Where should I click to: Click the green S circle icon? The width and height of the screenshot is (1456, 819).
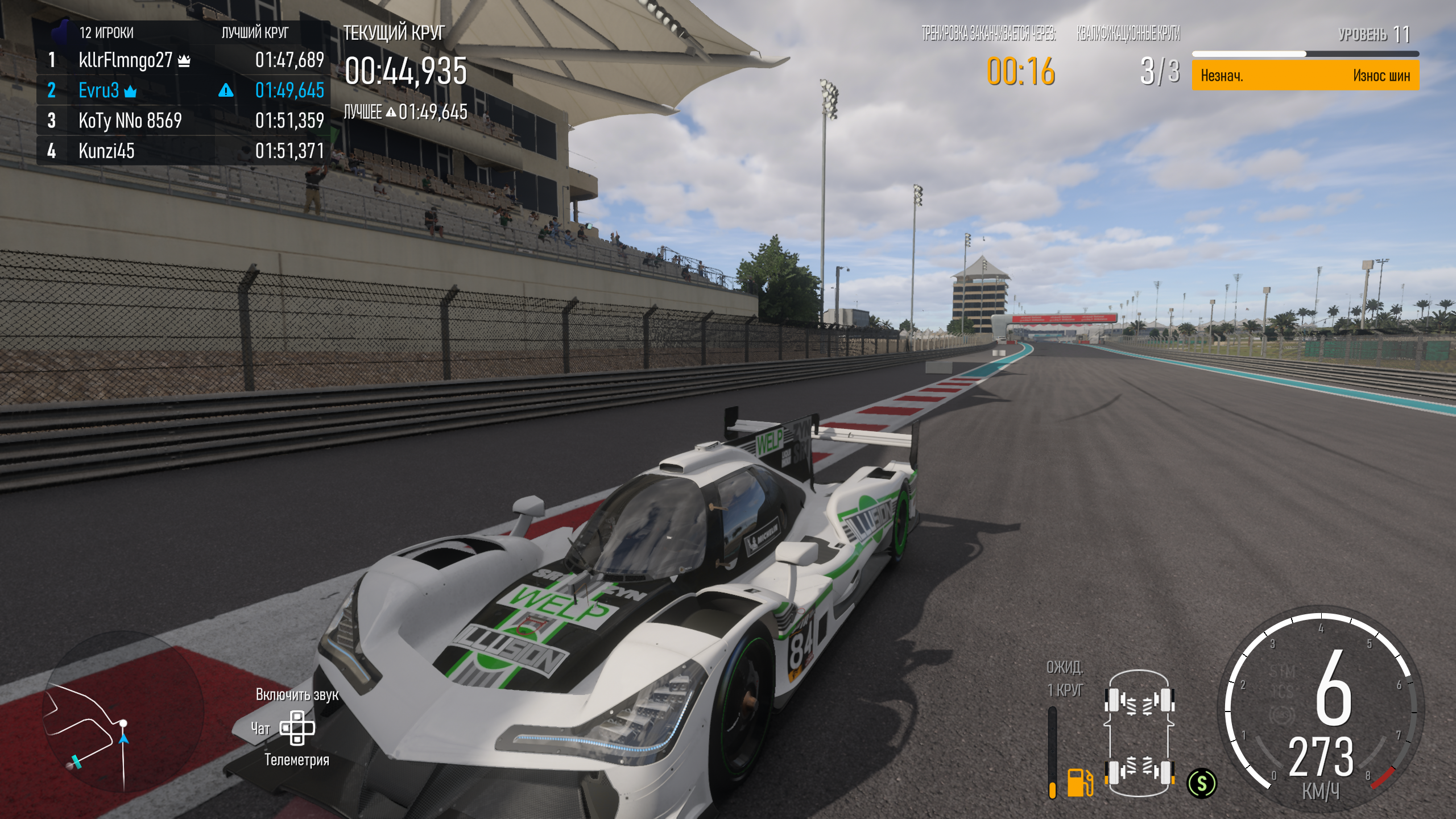pyautogui.click(x=1201, y=783)
